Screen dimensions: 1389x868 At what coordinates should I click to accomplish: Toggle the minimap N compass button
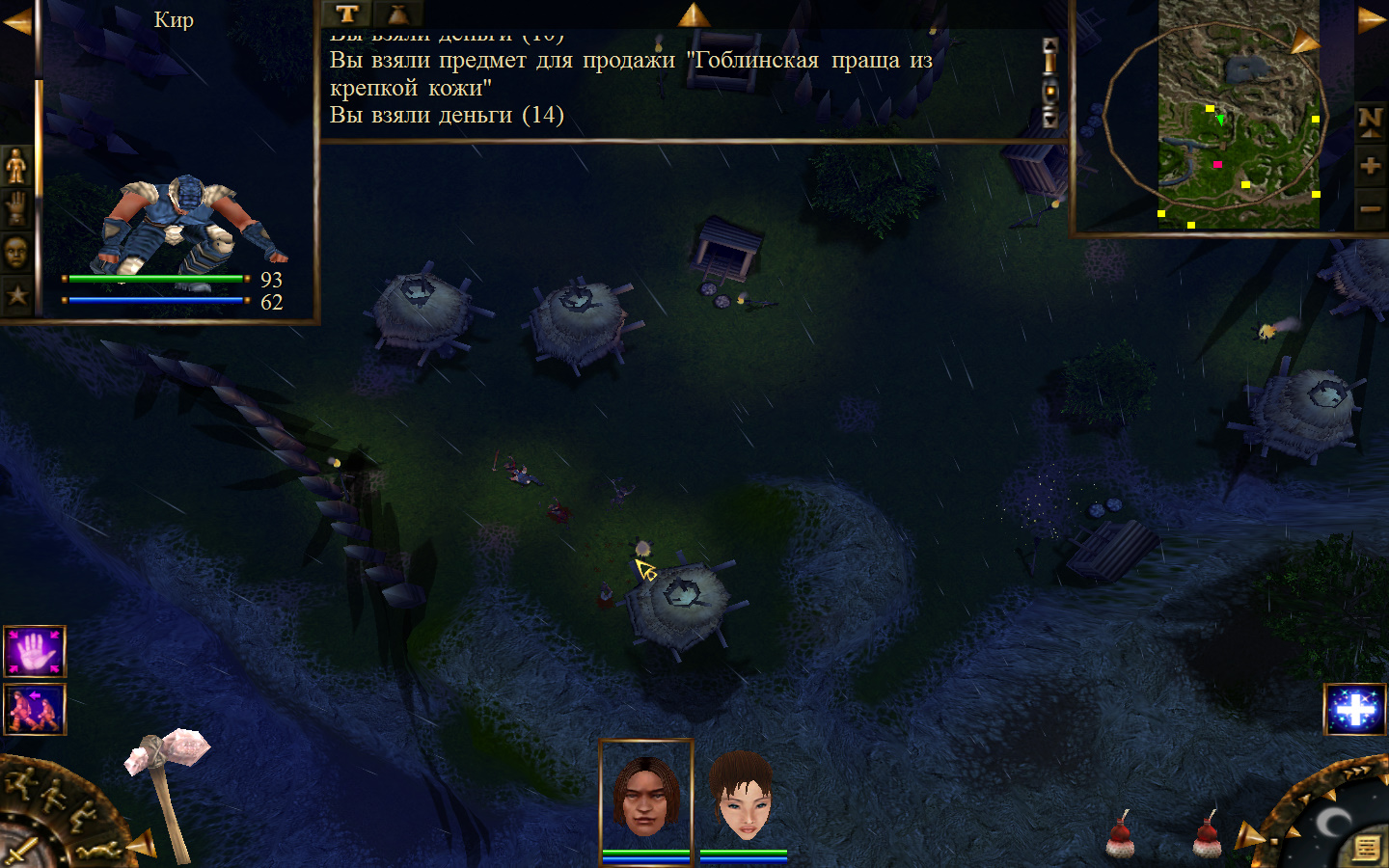pos(1370,122)
